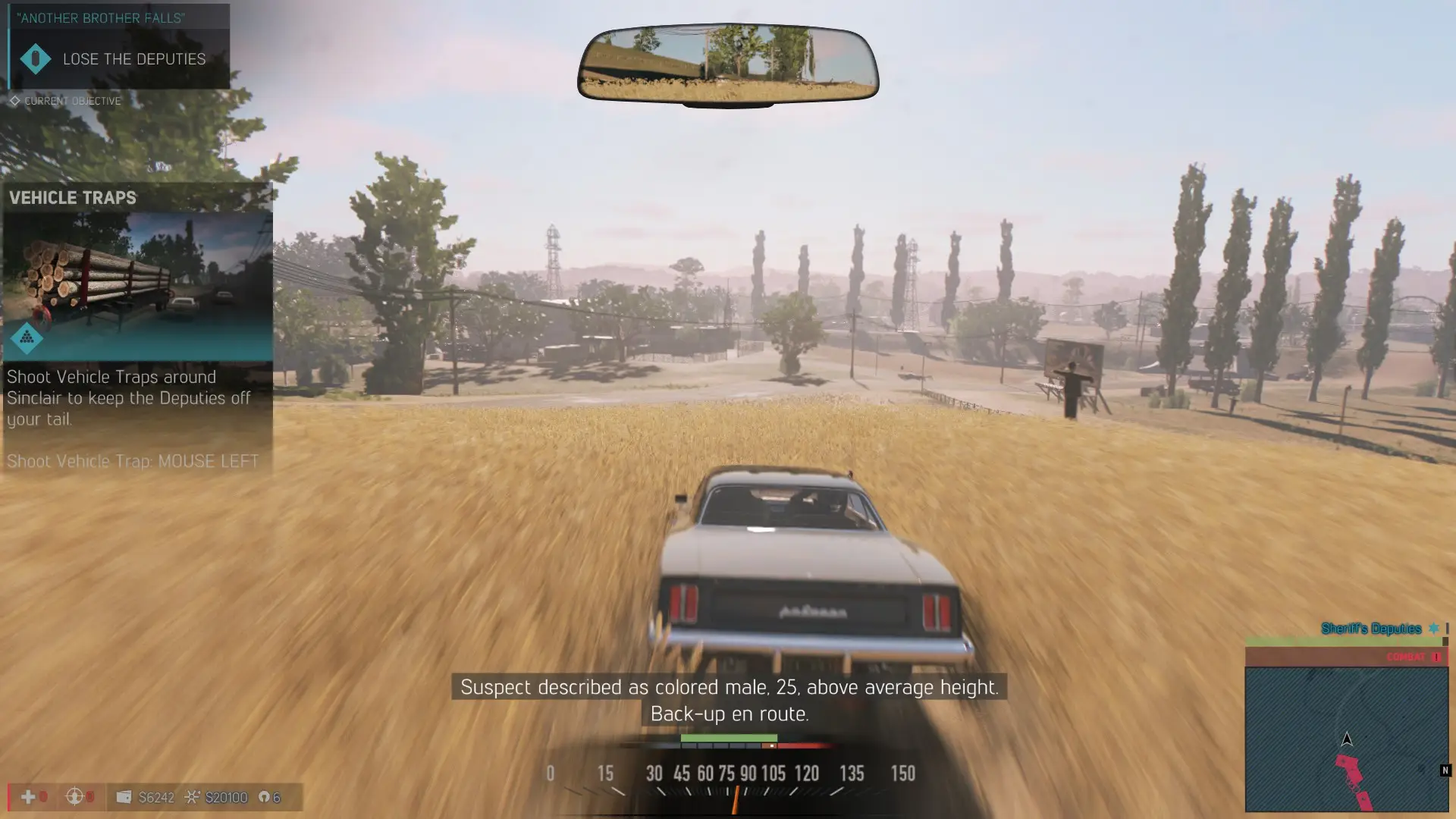This screenshot has width=1456, height=819.
Task: Click the Sheriff's Deputies star badge icon
Action: point(1433,628)
